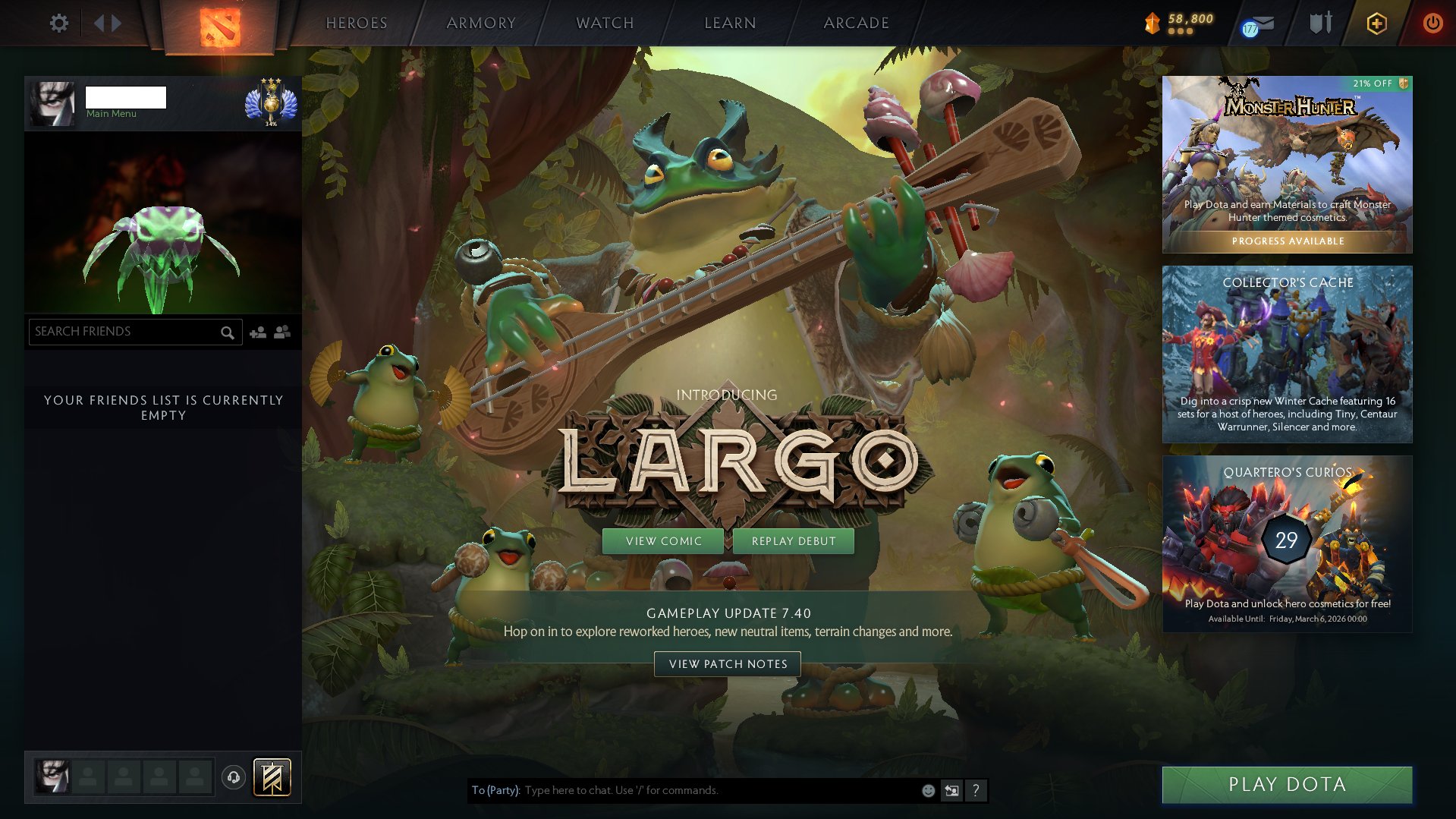Viewport: 1456px width, 819px height.
Task: Open VIEW PATCH NOTES for update 7.40
Action: [x=727, y=663]
